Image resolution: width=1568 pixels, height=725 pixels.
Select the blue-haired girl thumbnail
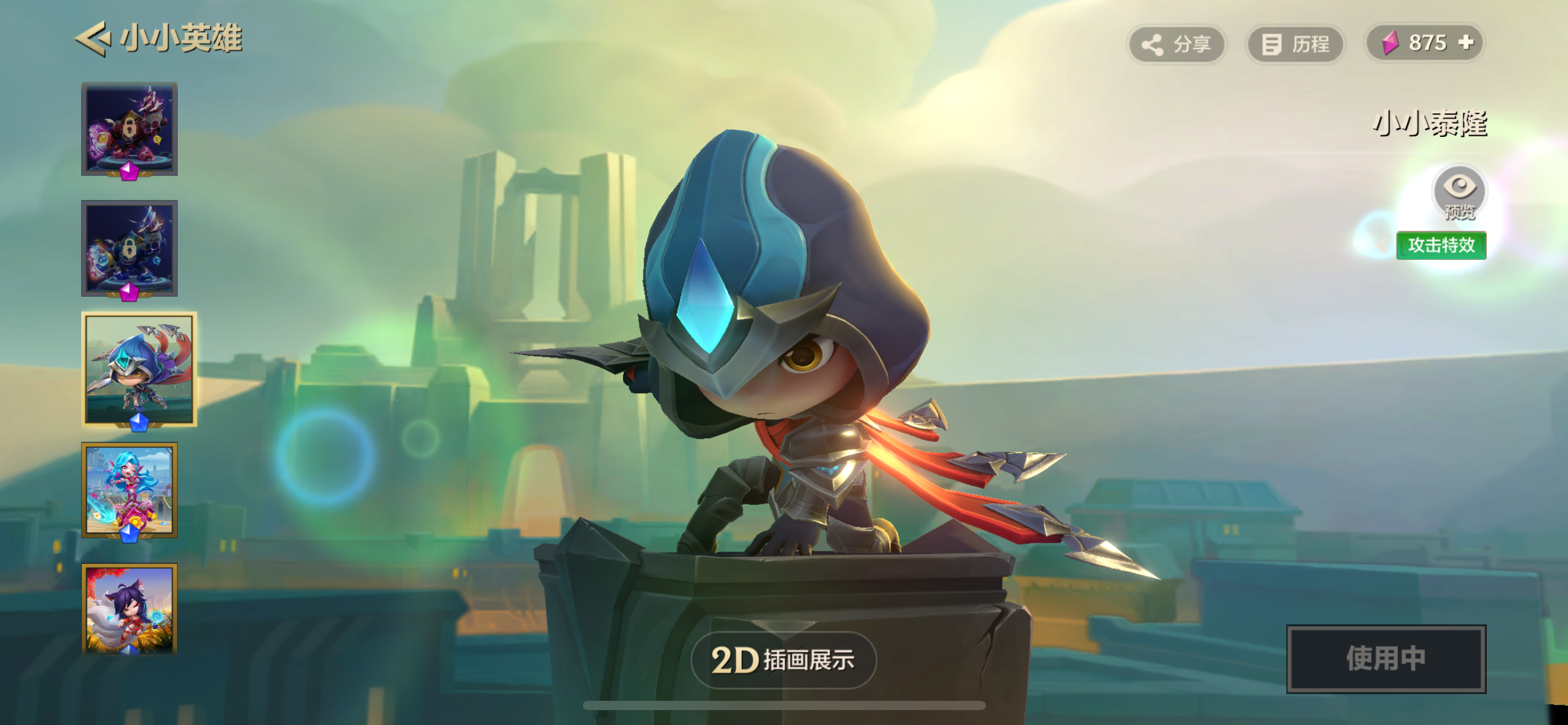(129, 490)
